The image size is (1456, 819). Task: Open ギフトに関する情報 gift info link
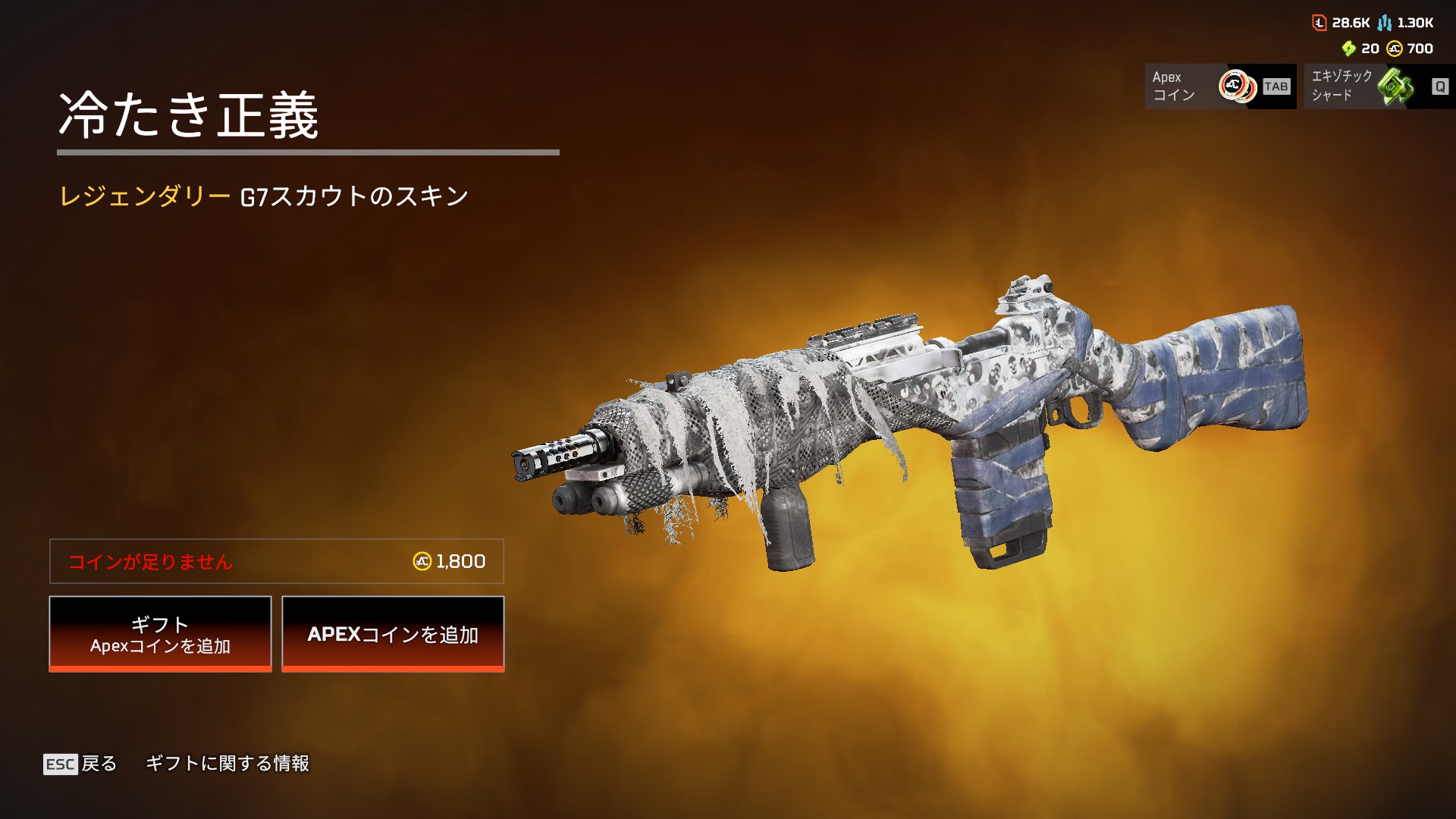pos(227,764)
